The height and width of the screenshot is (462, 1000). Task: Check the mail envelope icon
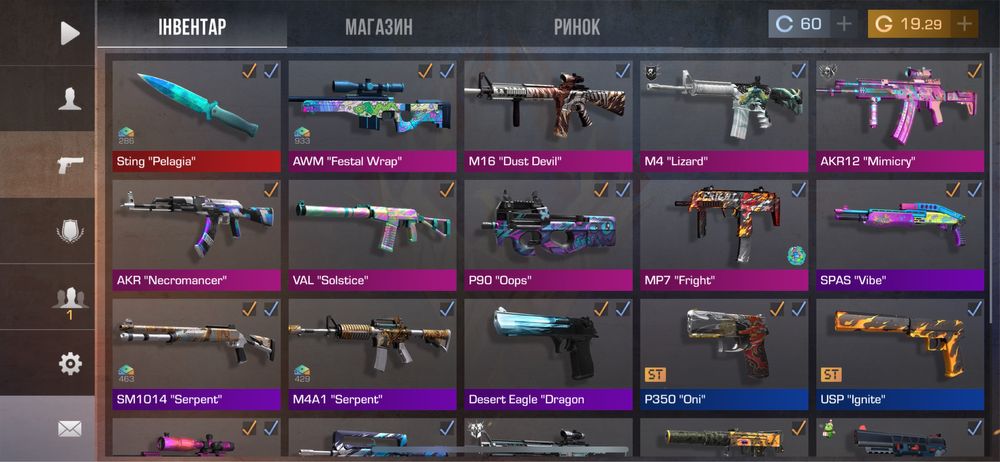coord(69,429)
